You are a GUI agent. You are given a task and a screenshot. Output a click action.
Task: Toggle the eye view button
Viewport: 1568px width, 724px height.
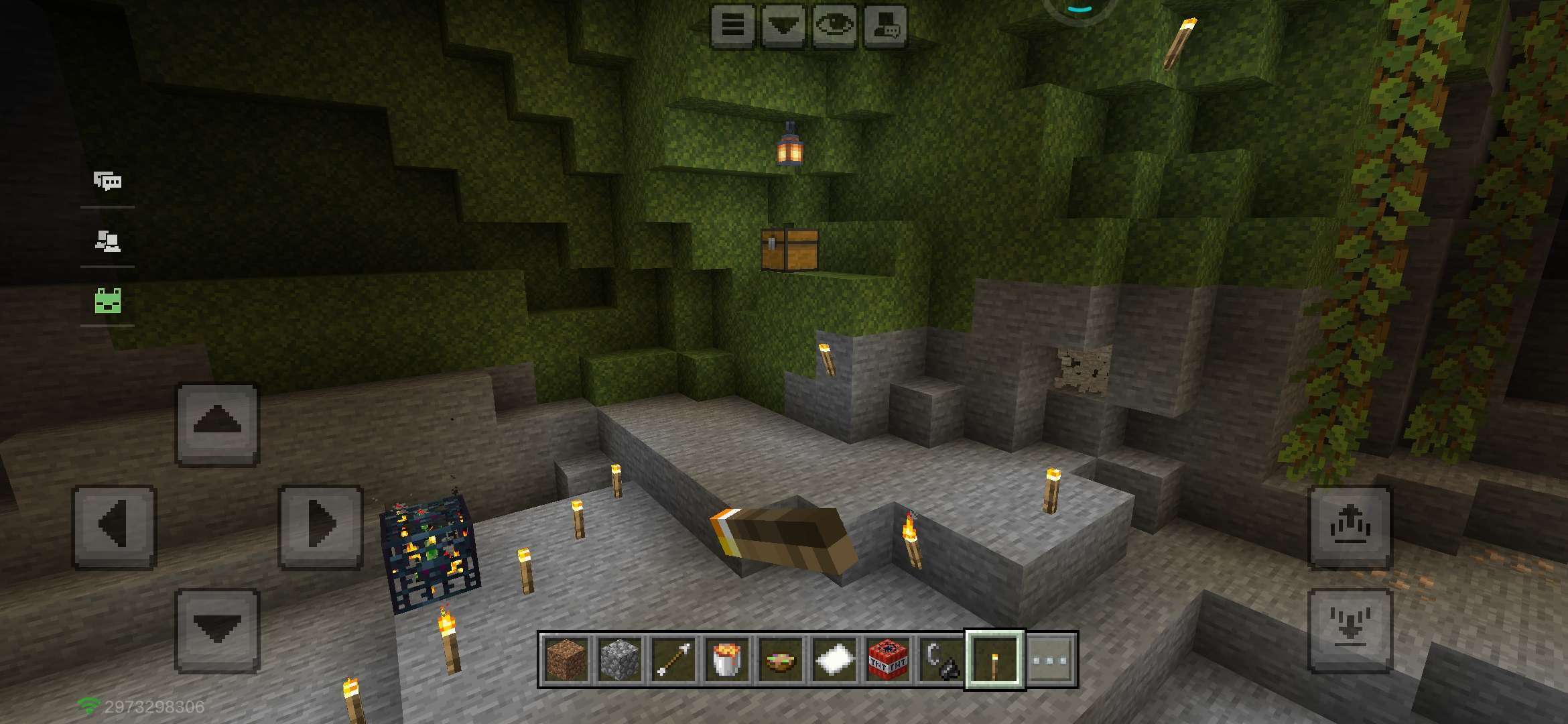834,26
